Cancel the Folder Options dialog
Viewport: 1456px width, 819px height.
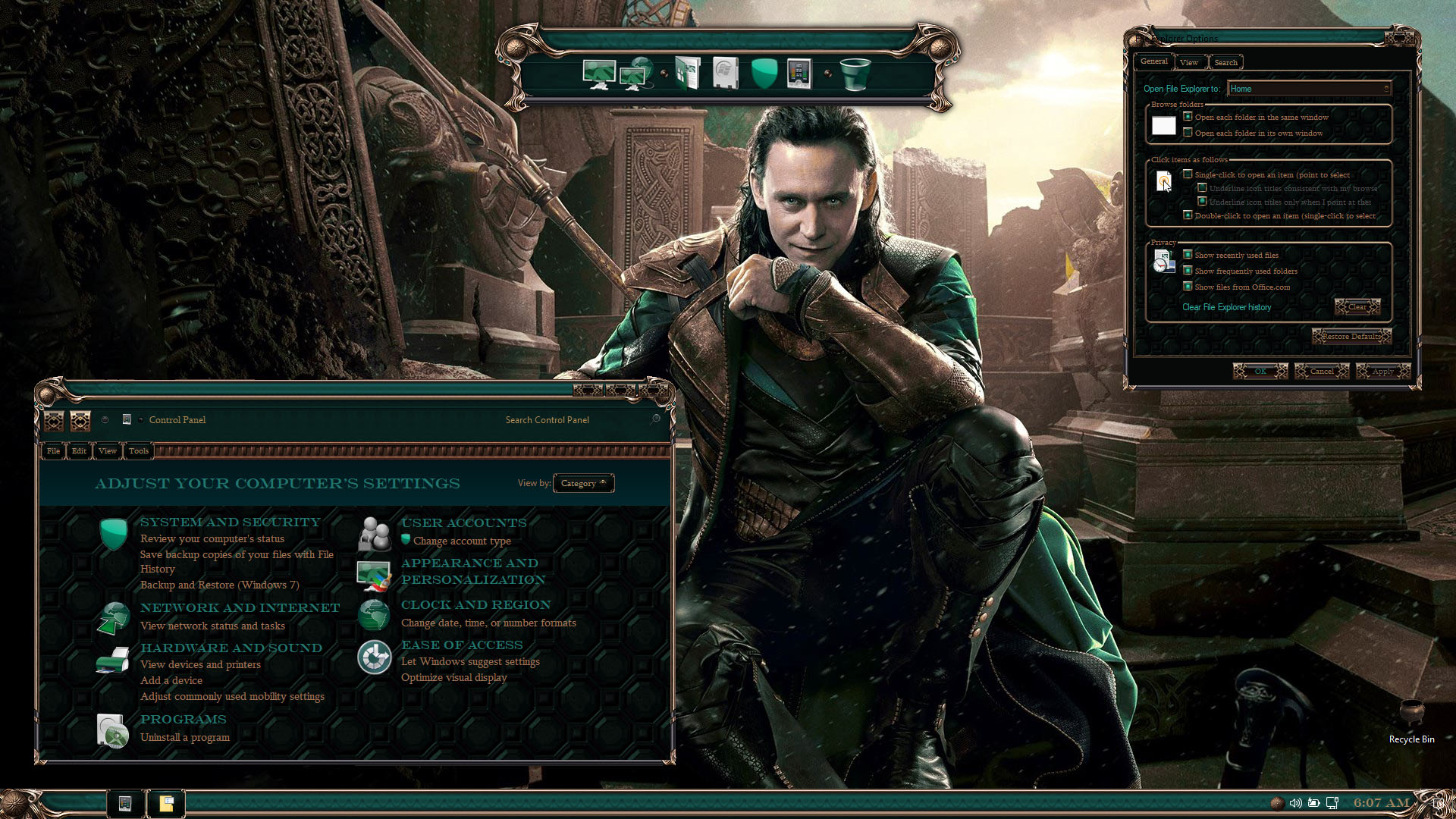(1321, 371)
